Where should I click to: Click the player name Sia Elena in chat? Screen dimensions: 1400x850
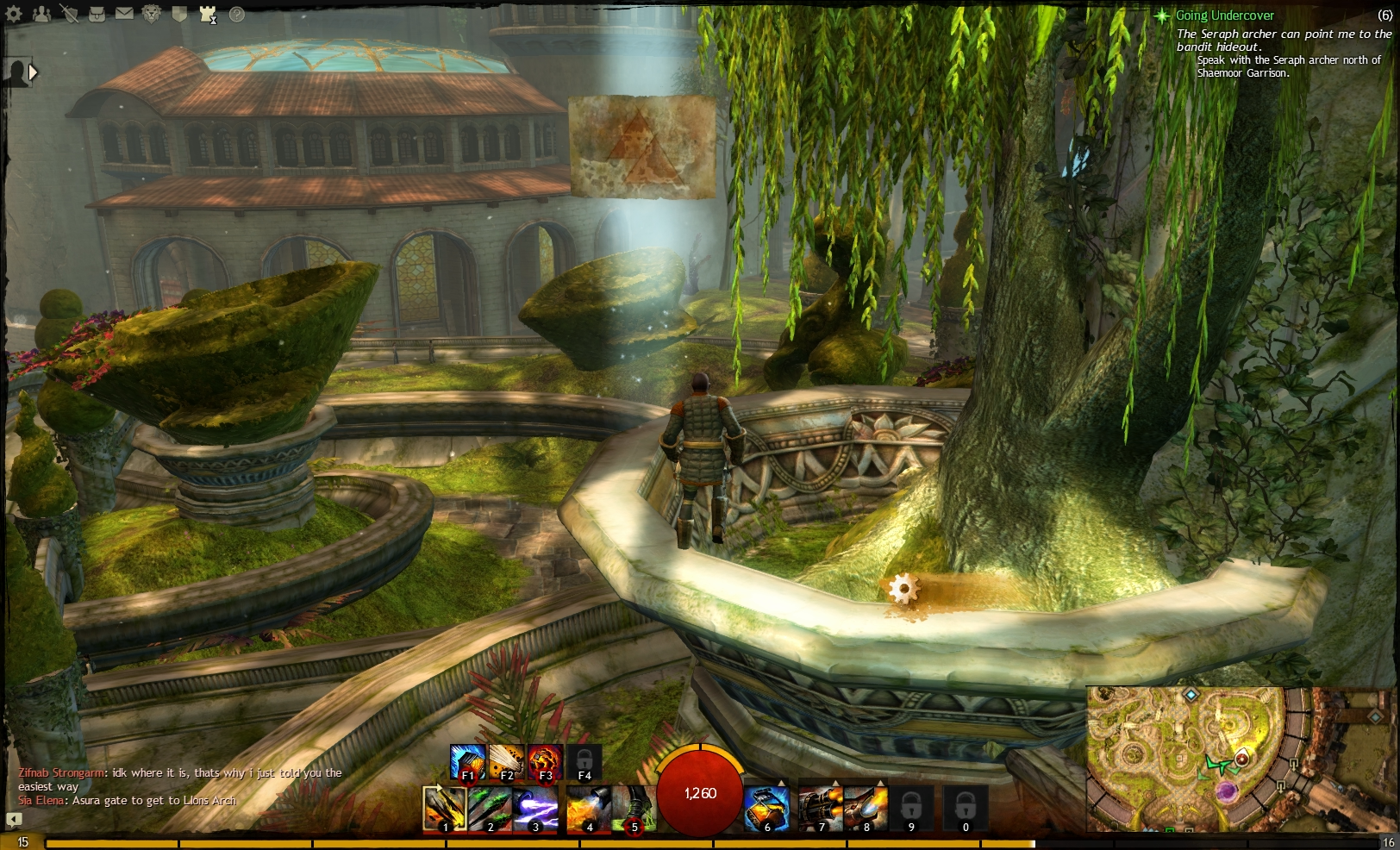pyautogui.click(x=39, y=798)
